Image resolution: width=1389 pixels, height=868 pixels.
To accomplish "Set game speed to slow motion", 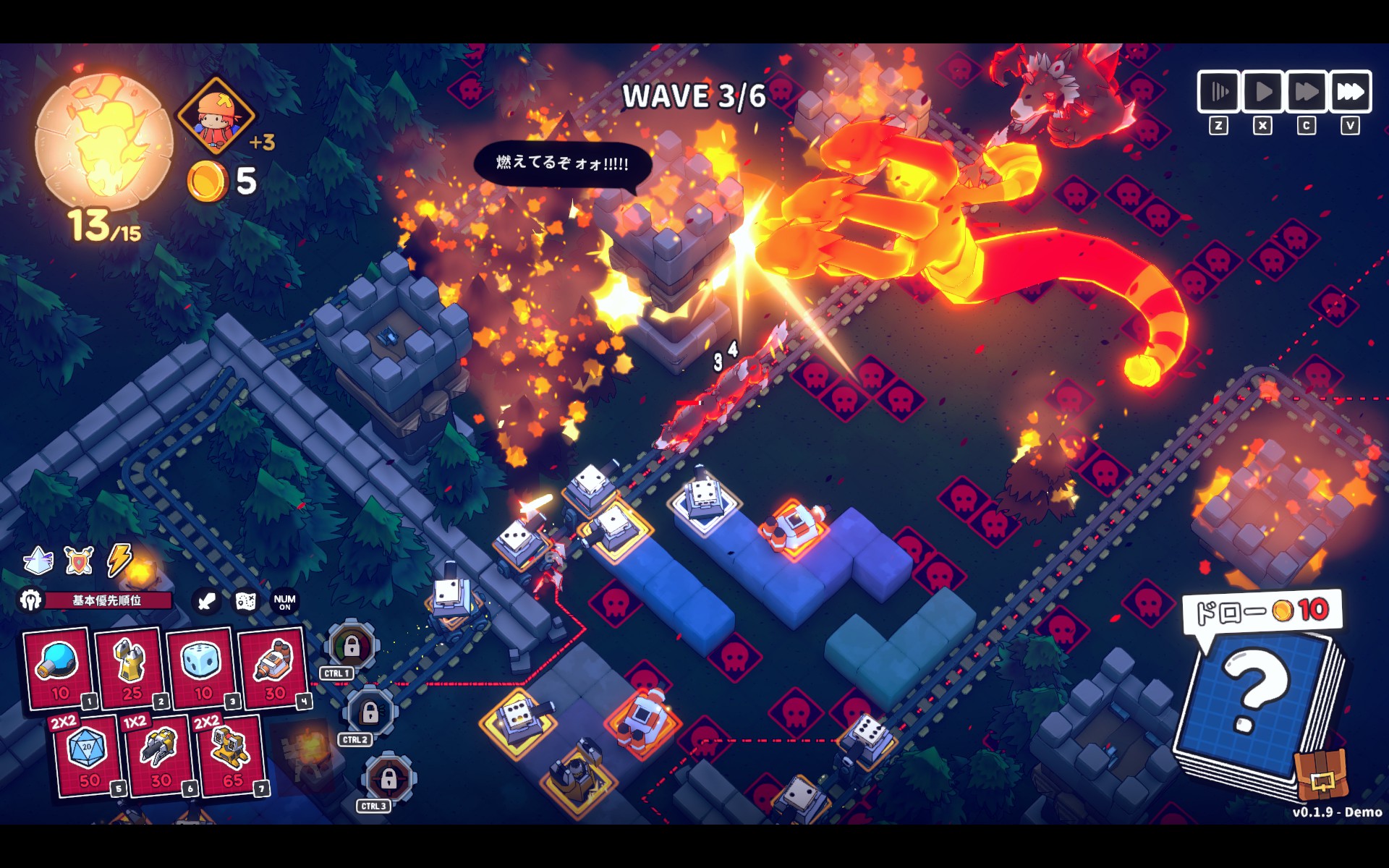I will (1219, 92).
